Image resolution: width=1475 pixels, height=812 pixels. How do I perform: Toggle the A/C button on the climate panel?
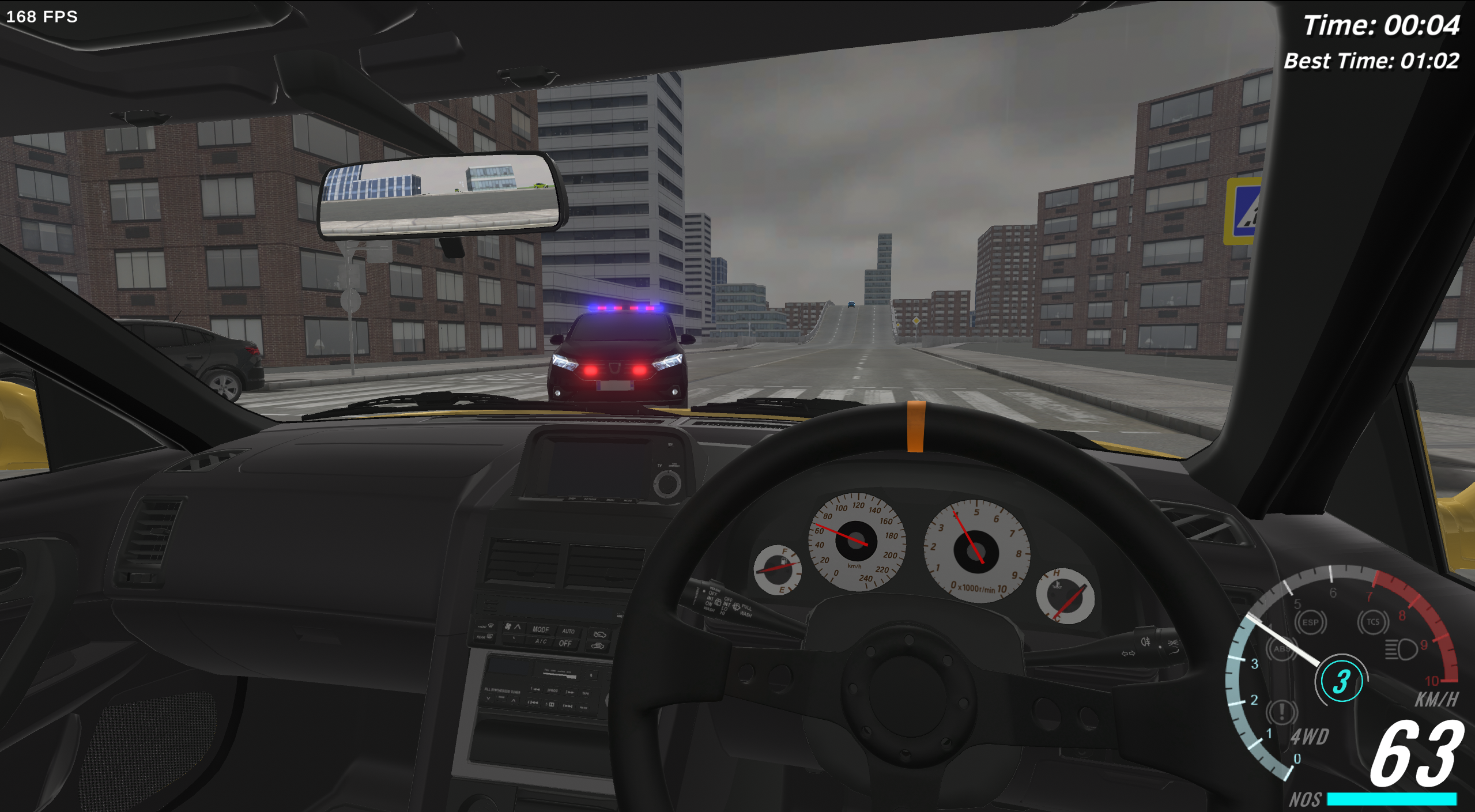coord(541,642)
